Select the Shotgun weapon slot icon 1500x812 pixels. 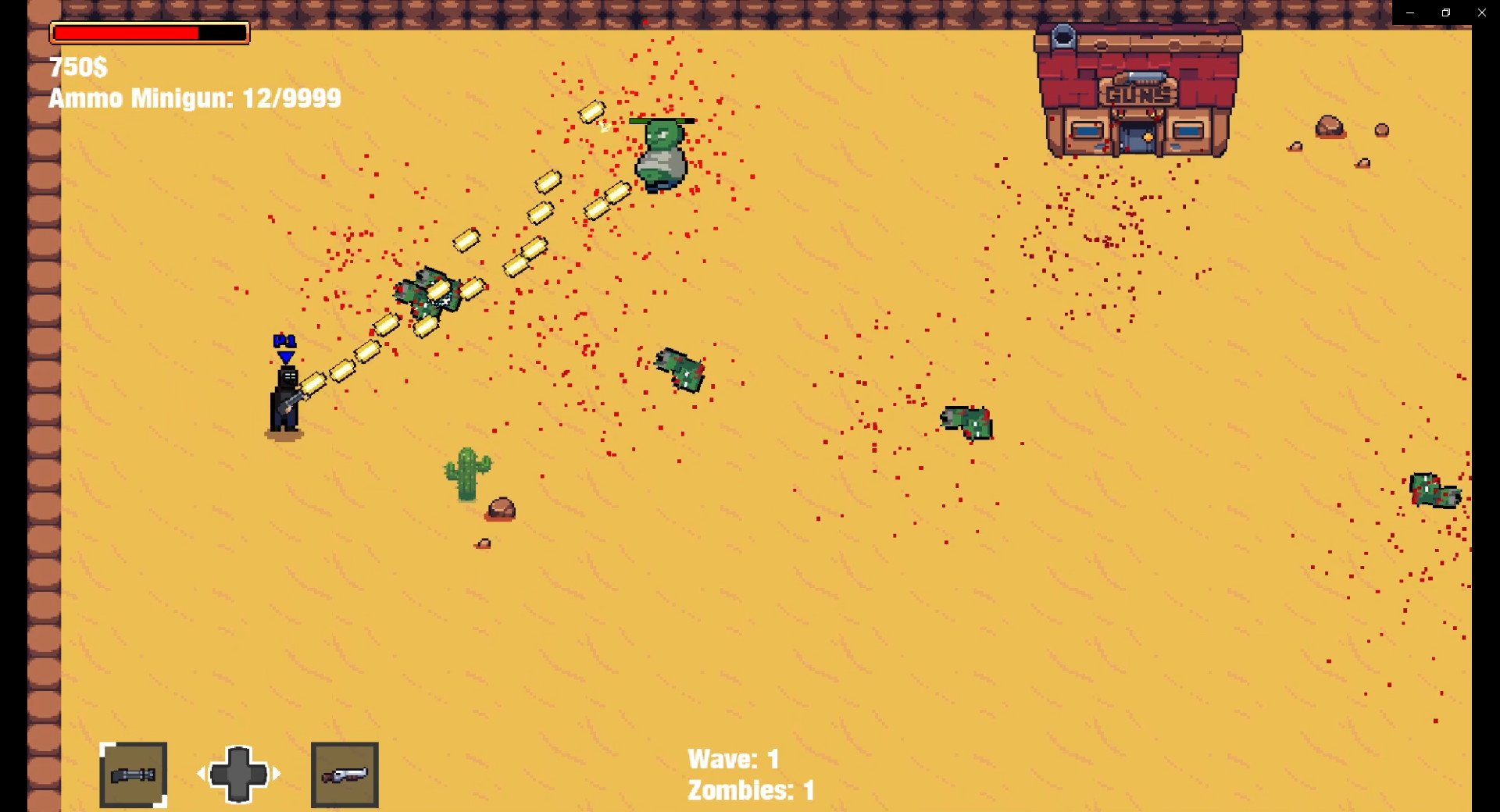[345, 774]
